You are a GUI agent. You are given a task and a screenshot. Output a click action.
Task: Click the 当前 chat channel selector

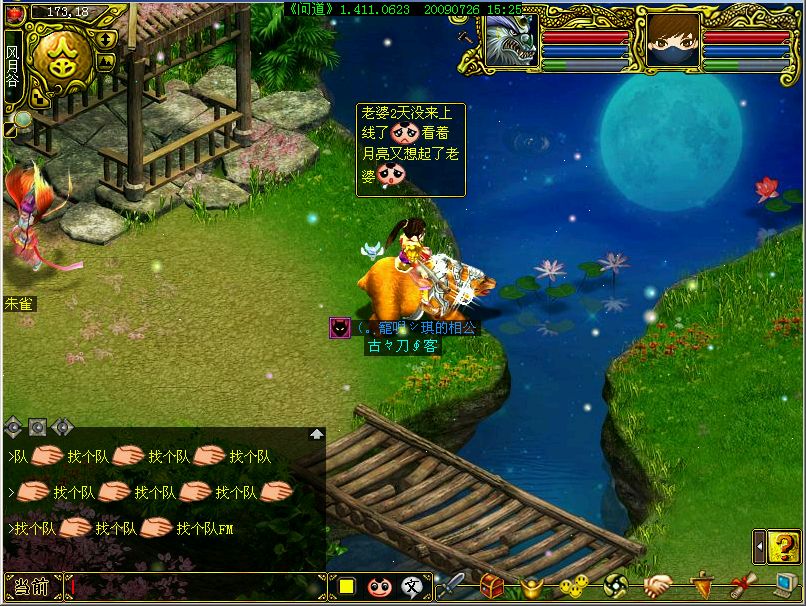[x=31, y=587]
